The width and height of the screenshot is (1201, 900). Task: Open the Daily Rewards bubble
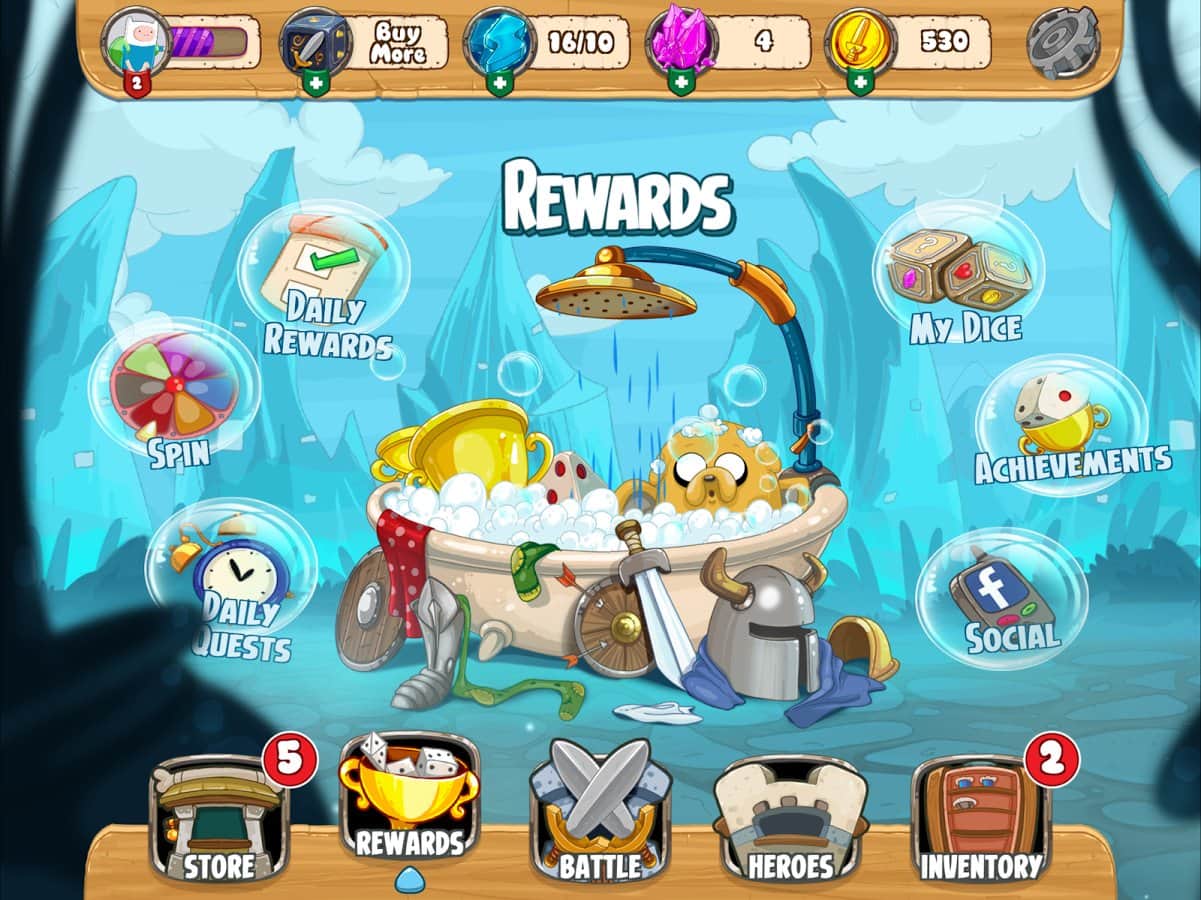pos(322,283)
